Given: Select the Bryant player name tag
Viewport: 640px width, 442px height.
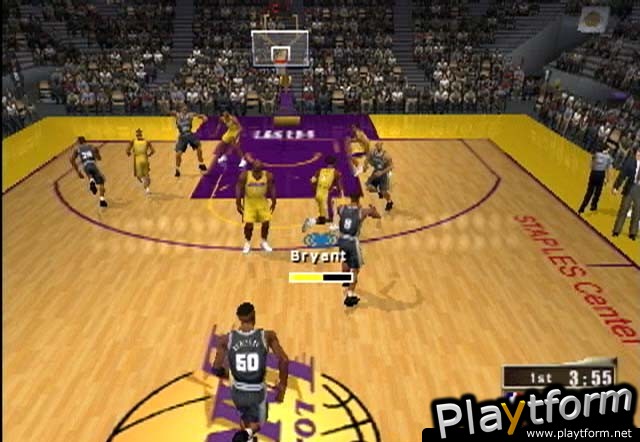Looking at the screenshot, I should (x=318, y=256).
